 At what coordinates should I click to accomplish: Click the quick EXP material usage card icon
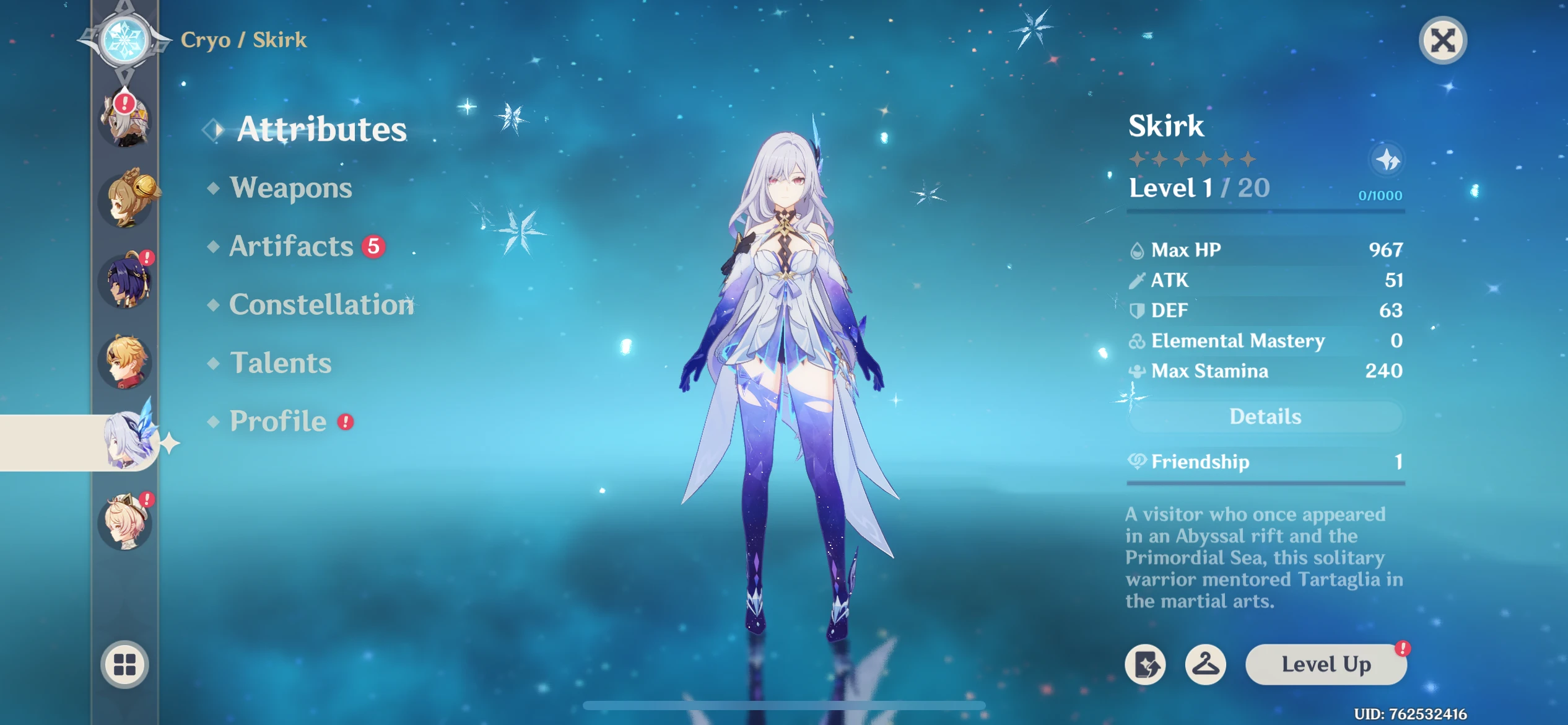(x=1145, y=664)
